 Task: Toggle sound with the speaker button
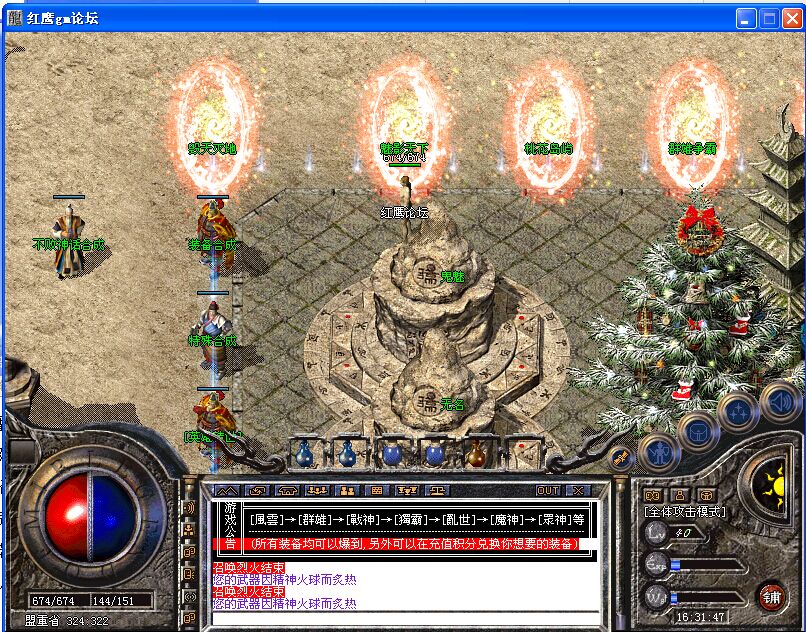pyautogui.click(x=778, y=401)
